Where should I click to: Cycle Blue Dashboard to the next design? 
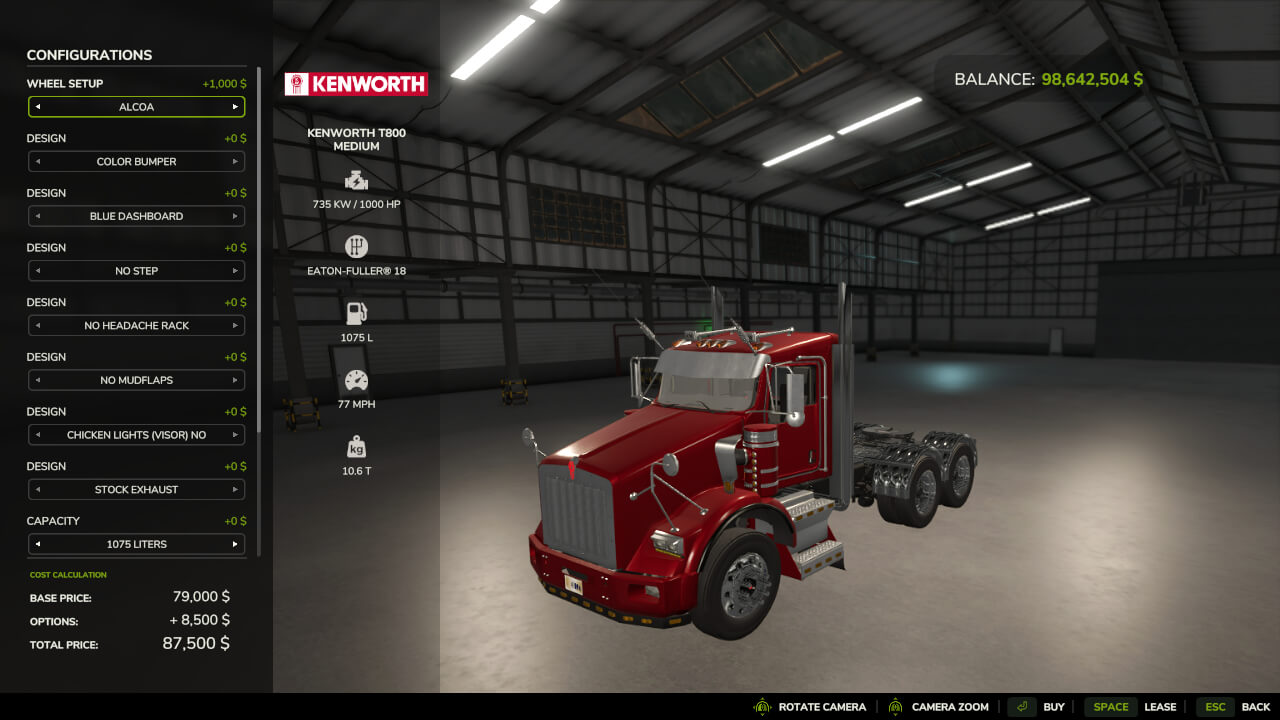tap(235, 216)
